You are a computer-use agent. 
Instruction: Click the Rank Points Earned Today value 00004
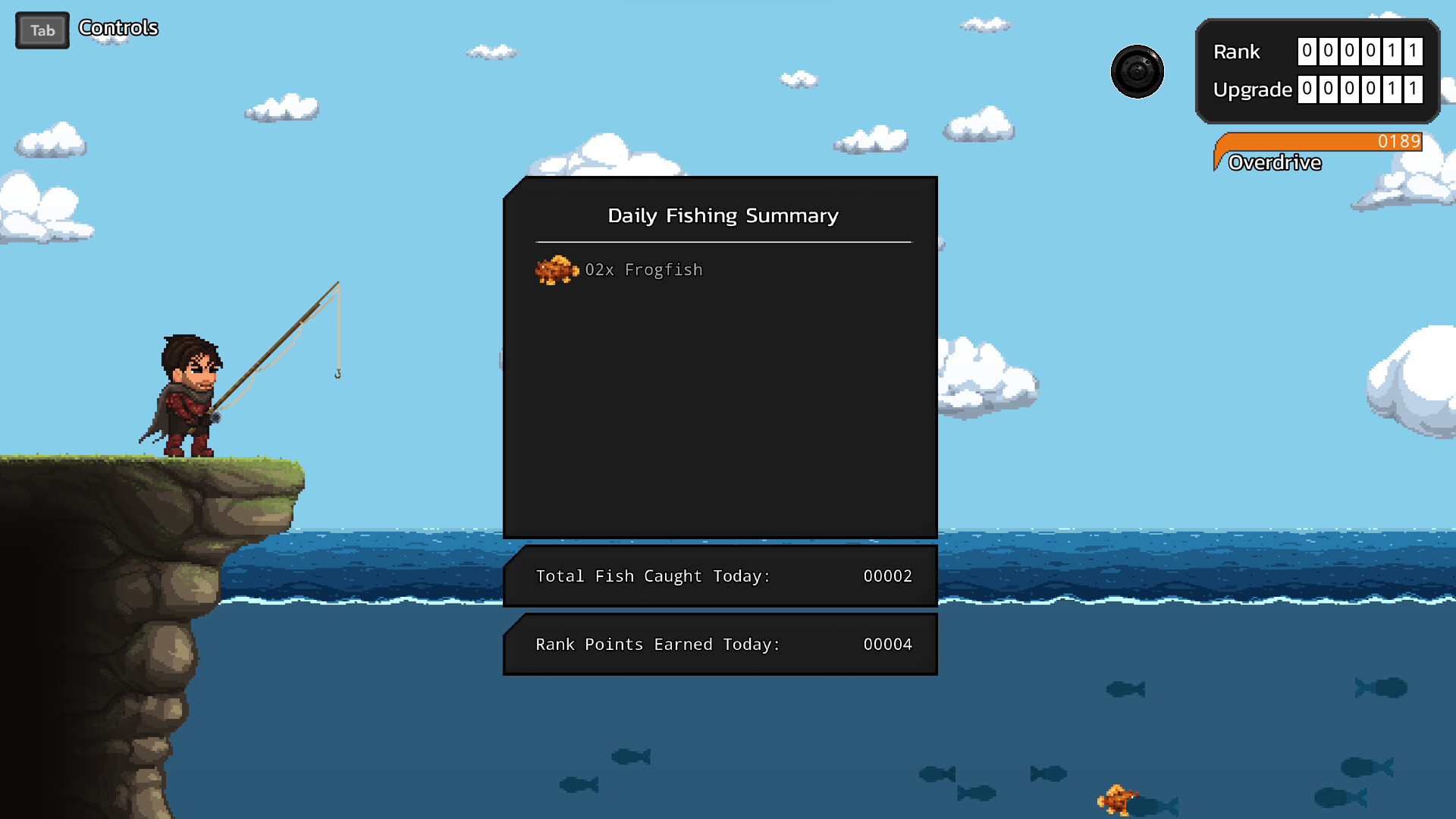point(888,644)
